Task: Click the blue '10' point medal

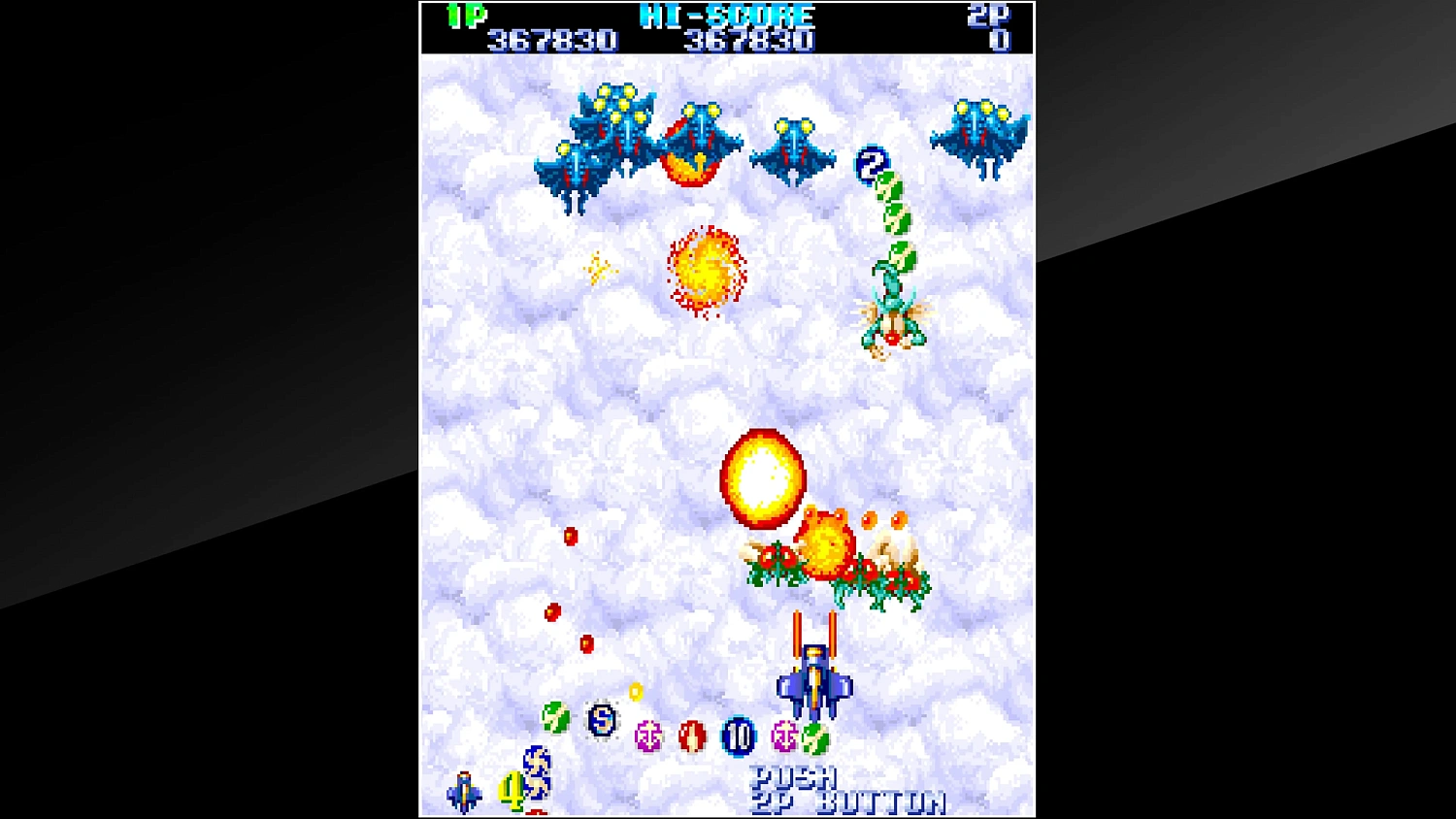Action: tap(738, 737)
